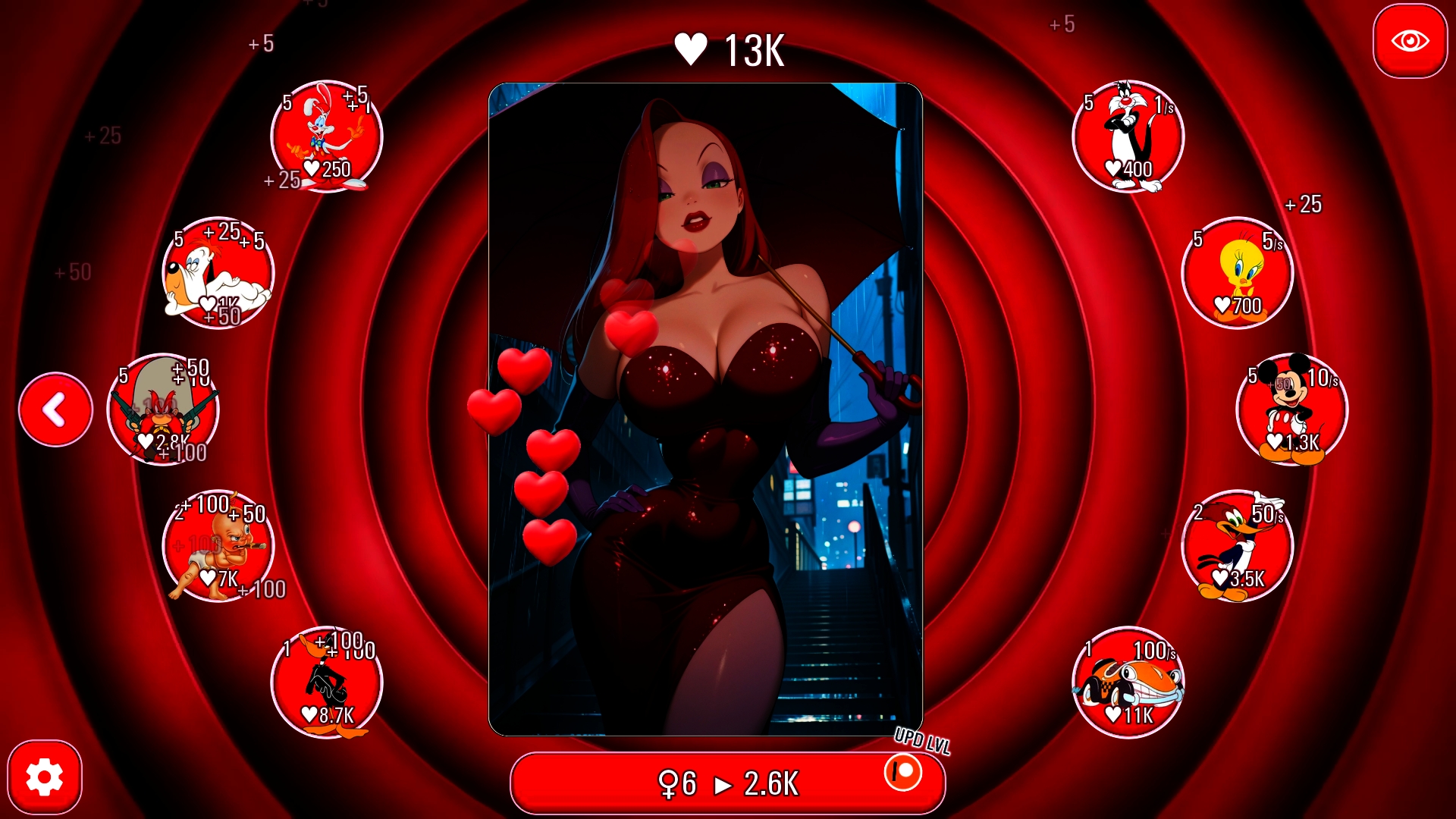Viewport: 1456px width, 819px height.
Task: Select the Sylvester upgrade icon
Action: pyautogui.click(x=1128, y=136)
